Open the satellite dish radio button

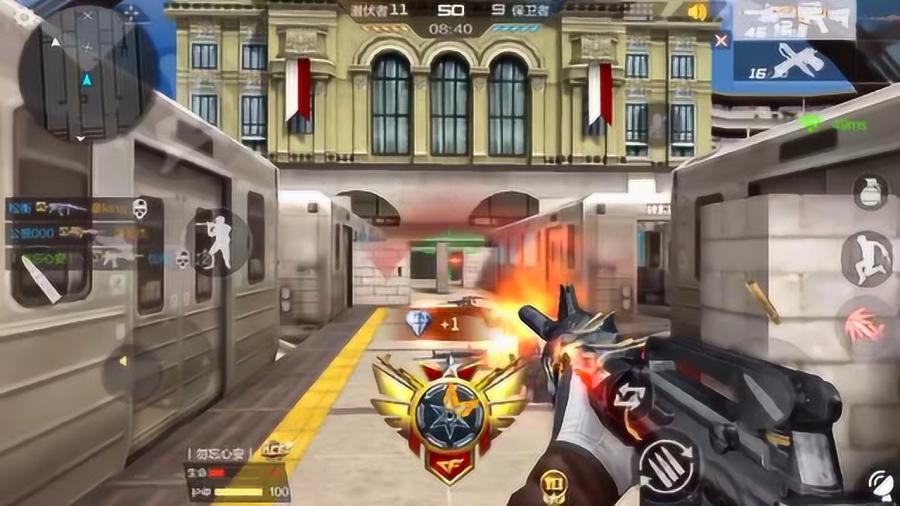[882, 485]
